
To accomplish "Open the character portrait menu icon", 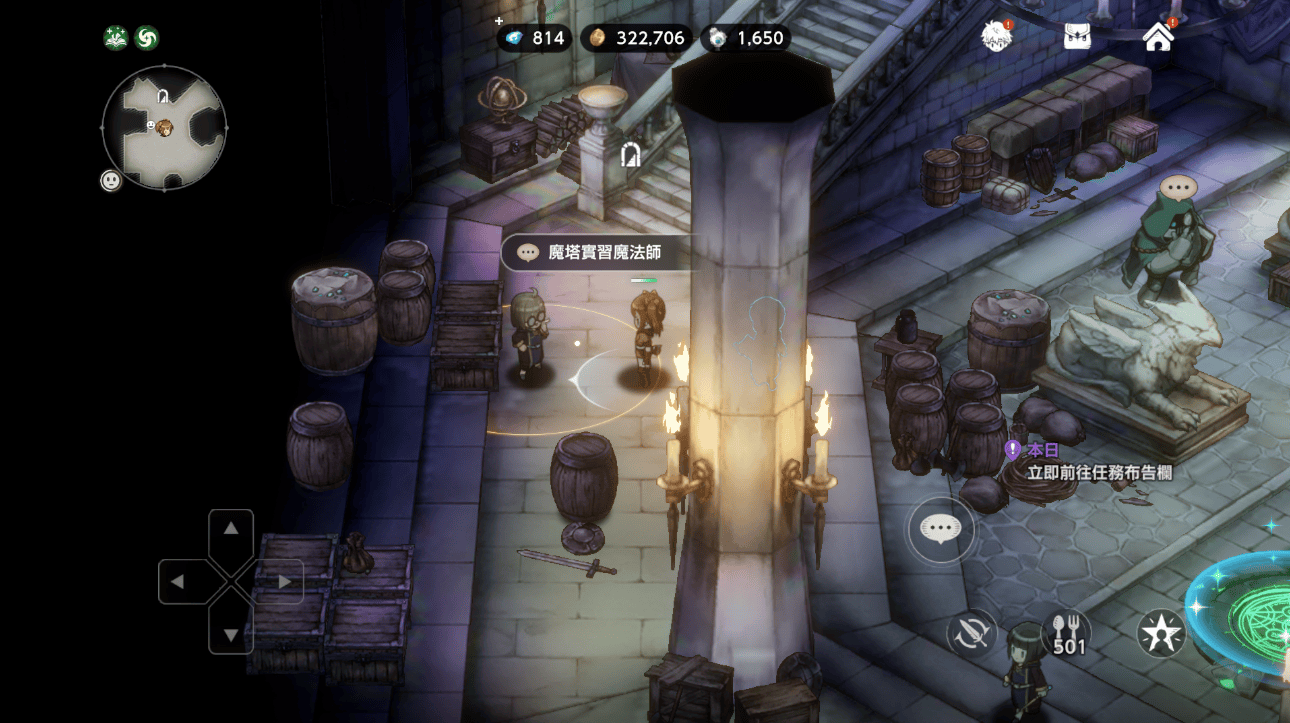I will [x=996, y=37].
